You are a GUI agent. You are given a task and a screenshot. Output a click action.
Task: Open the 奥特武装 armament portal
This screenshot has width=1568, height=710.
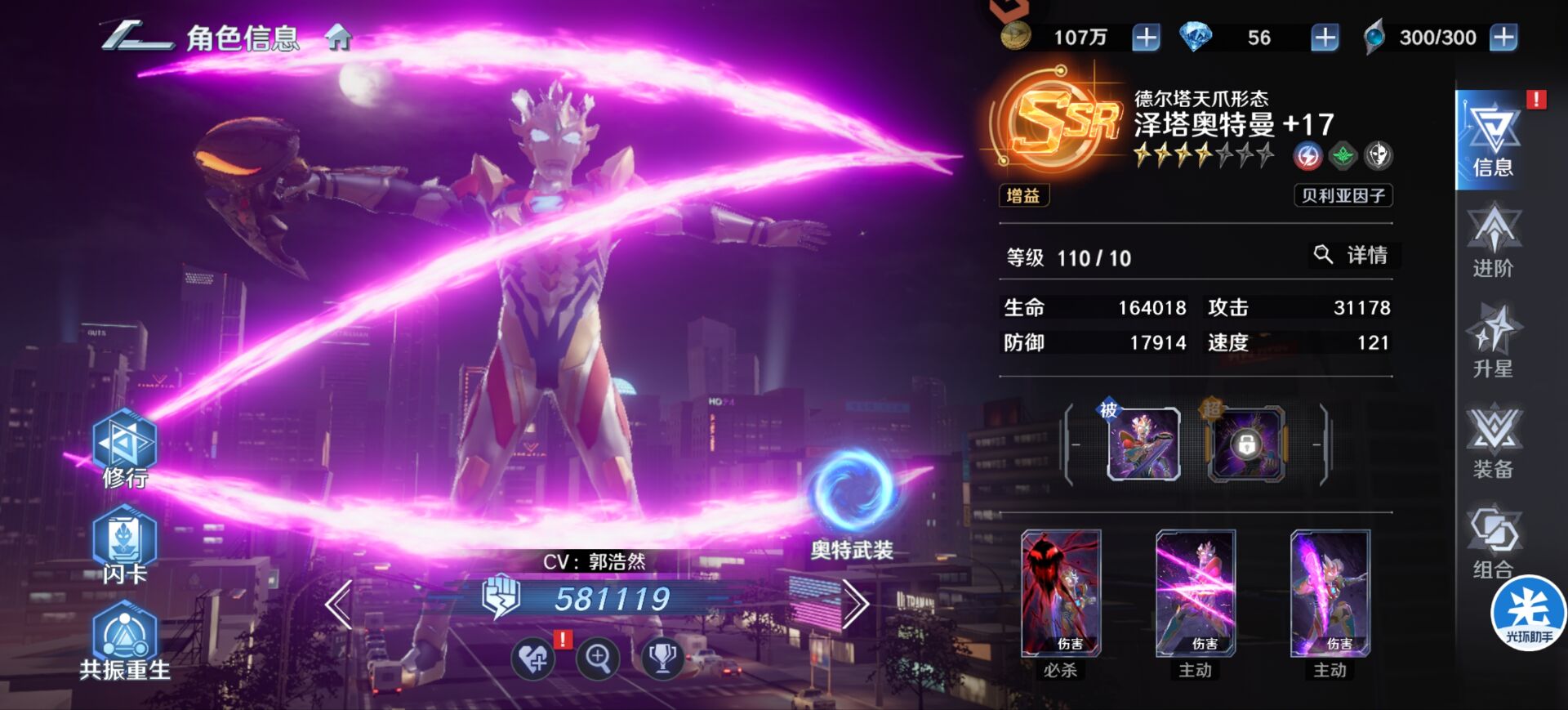(852, 500)
